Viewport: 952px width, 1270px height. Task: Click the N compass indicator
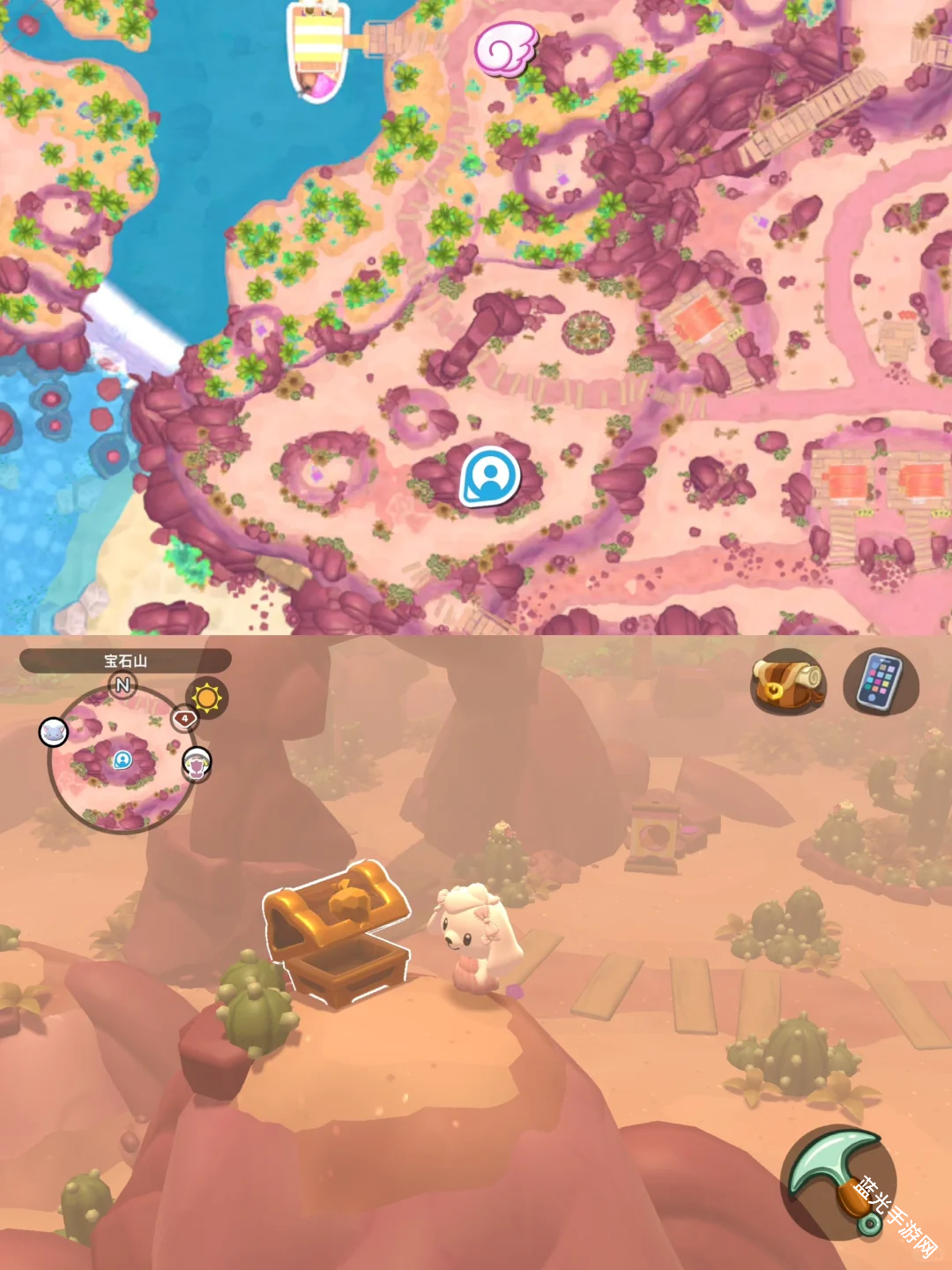[x=123, y=684]
